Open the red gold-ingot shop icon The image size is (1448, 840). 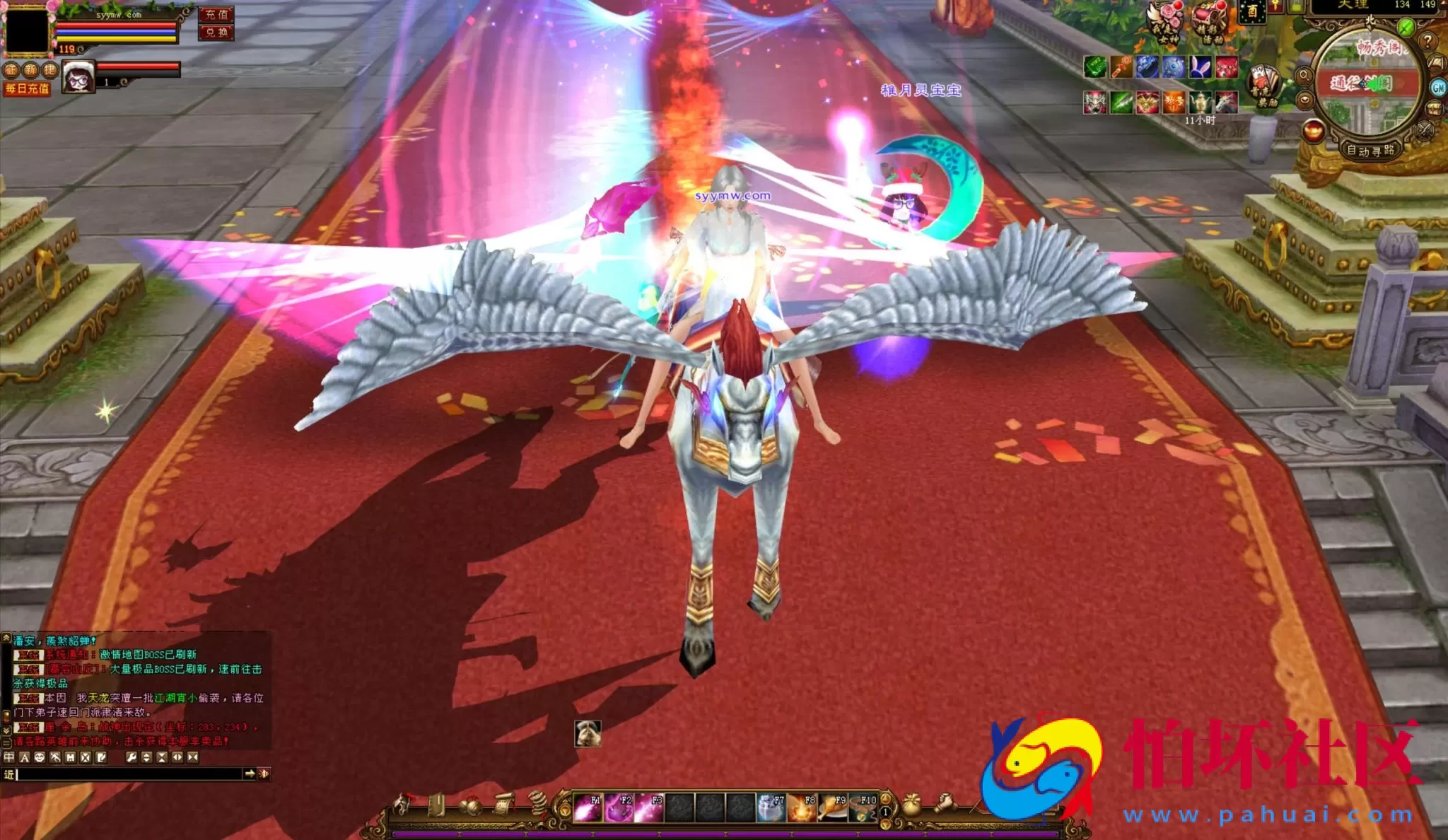[1313, 131]
